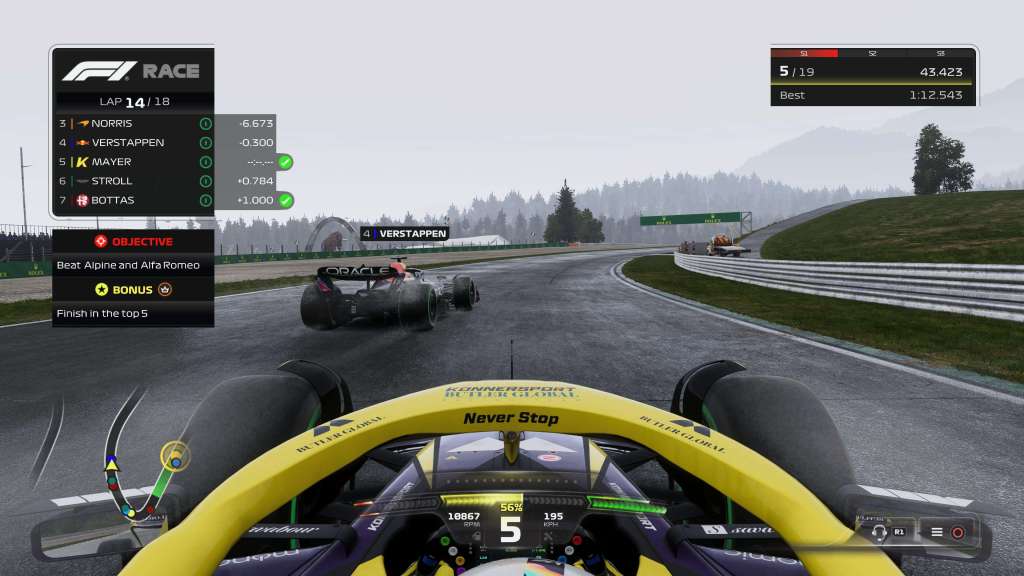Open the Objective panel
Image resolution: width=1024 pixels, height=576 pixels.
coord(133,241)
